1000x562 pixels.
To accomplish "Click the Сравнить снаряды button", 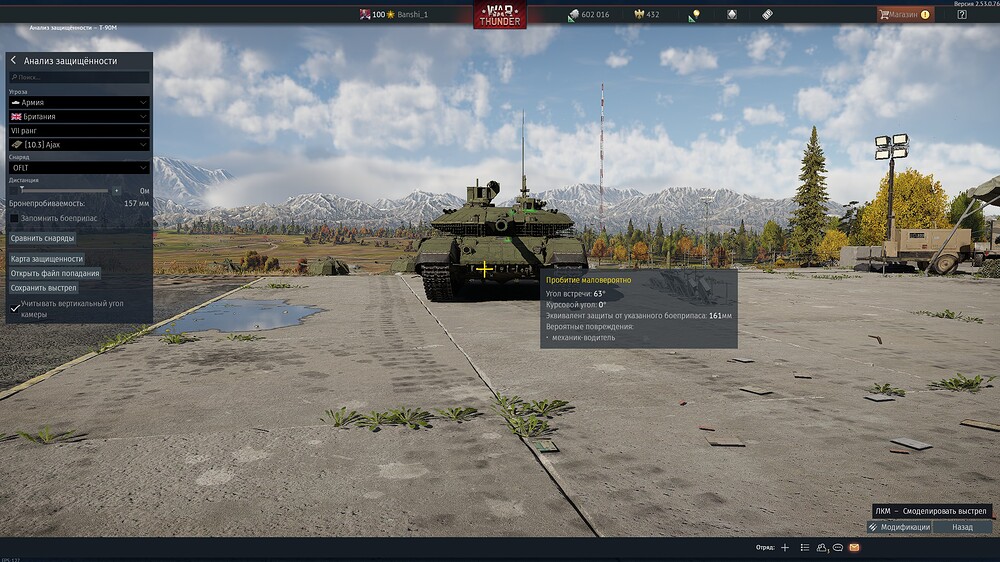I will [43, 239].
